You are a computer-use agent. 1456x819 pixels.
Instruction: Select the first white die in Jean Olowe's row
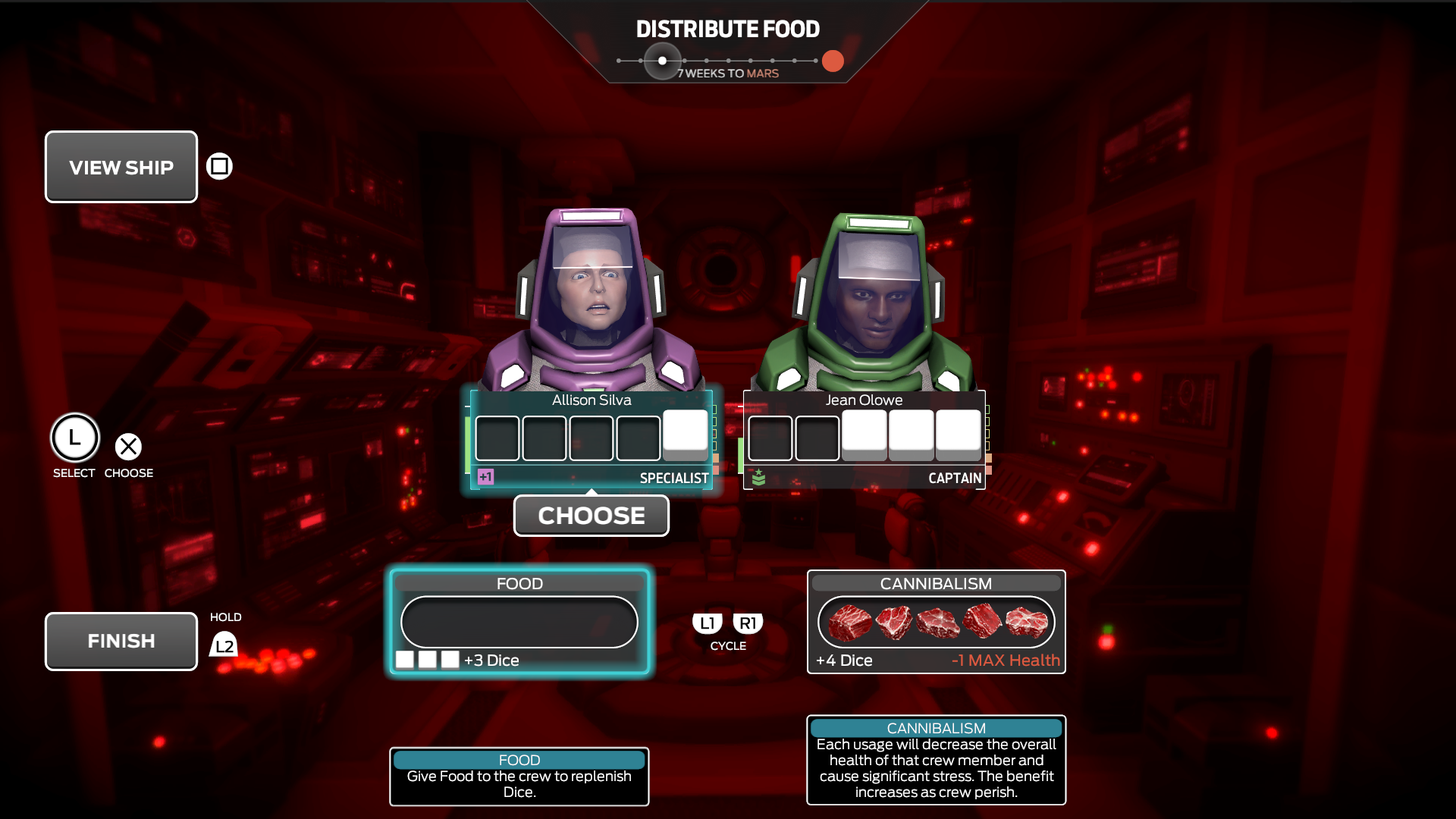coord(864,433)
